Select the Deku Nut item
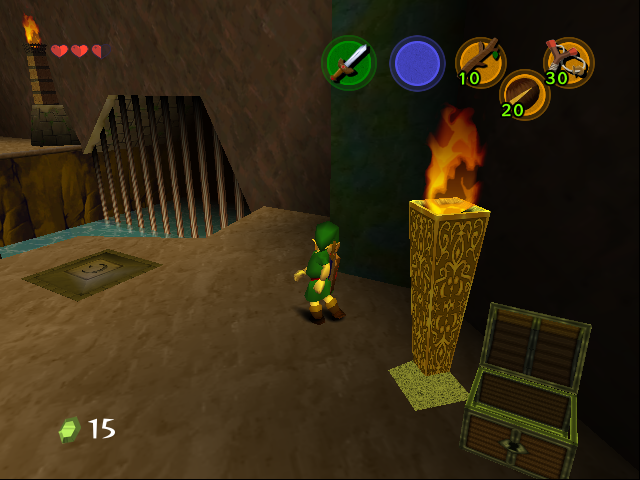This screenshot has width=640, height=480. pos(524,95)
